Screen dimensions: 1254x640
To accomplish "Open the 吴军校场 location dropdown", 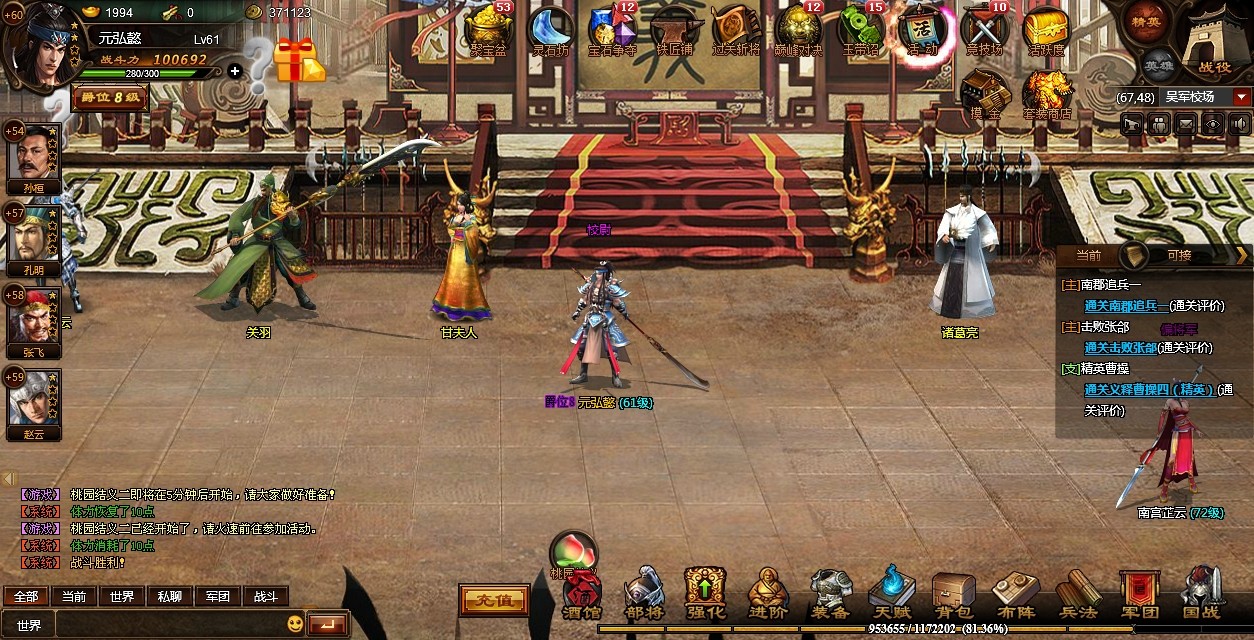I will pos(1242,97).
